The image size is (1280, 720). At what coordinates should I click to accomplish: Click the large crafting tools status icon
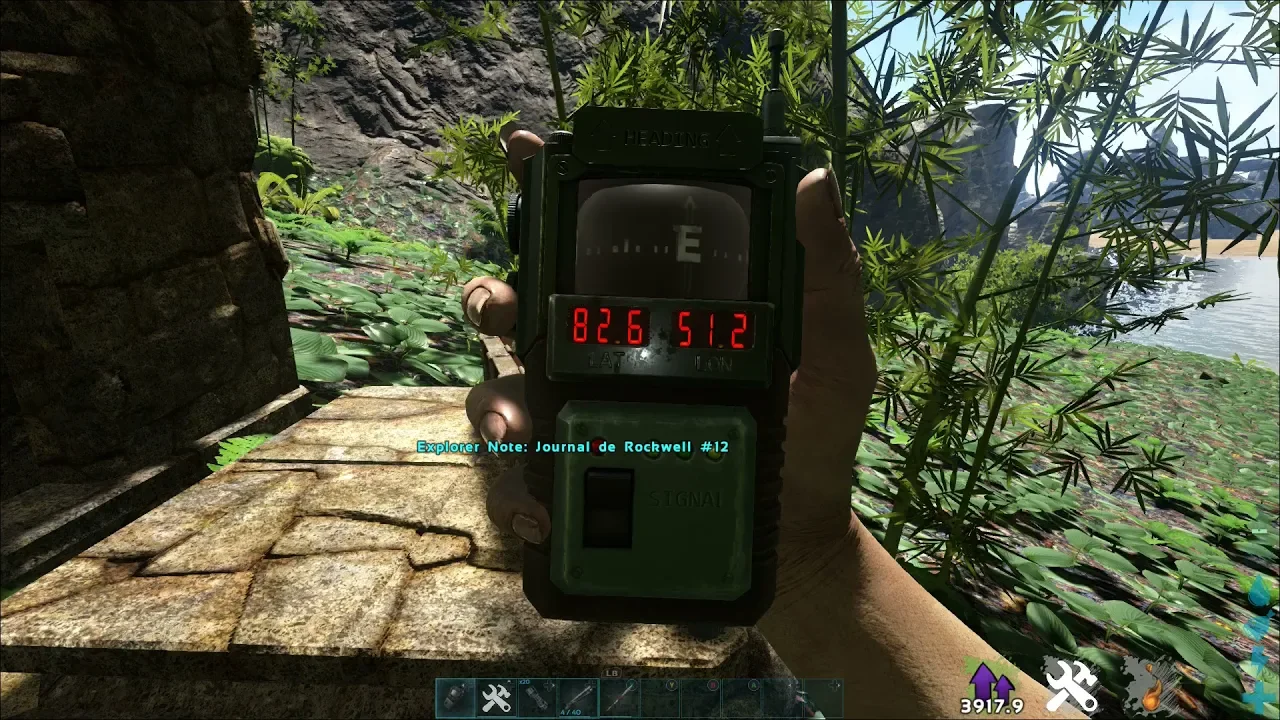pyautogui.click(x=1071, y=686)
